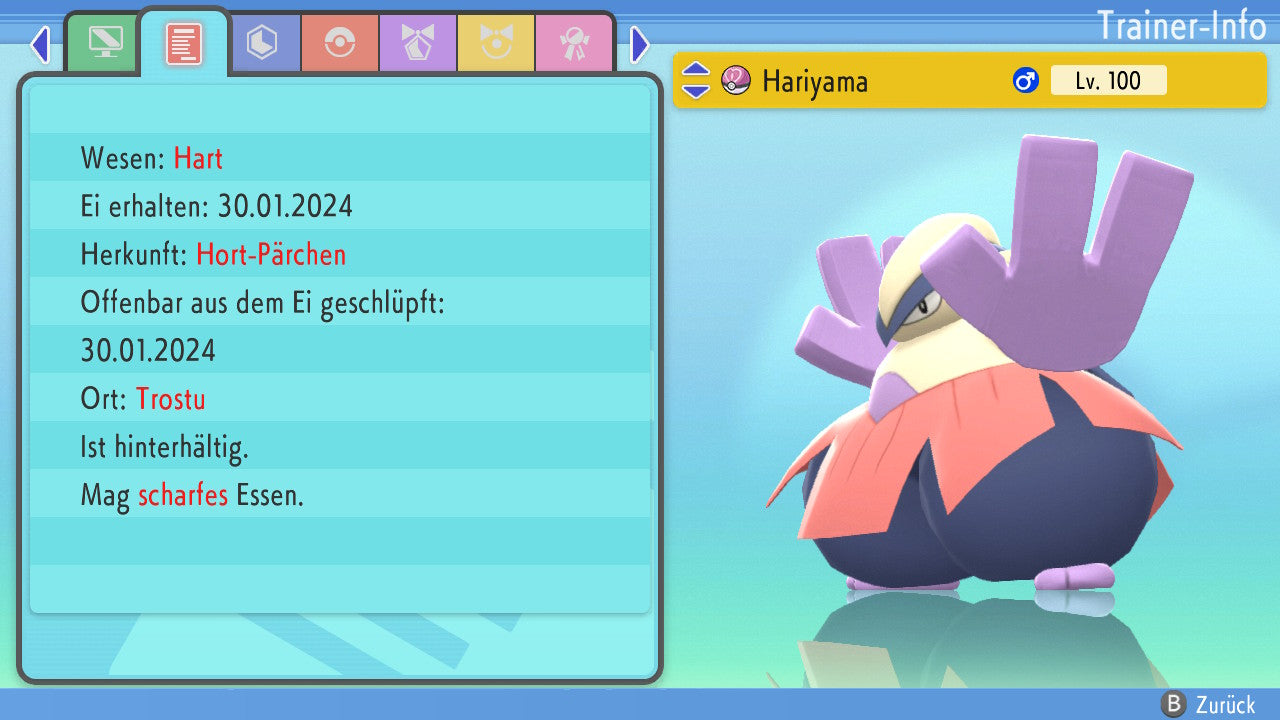View the pink ribbon medal tab
Screen dimensions: 1280x720
tap(574, 43)
